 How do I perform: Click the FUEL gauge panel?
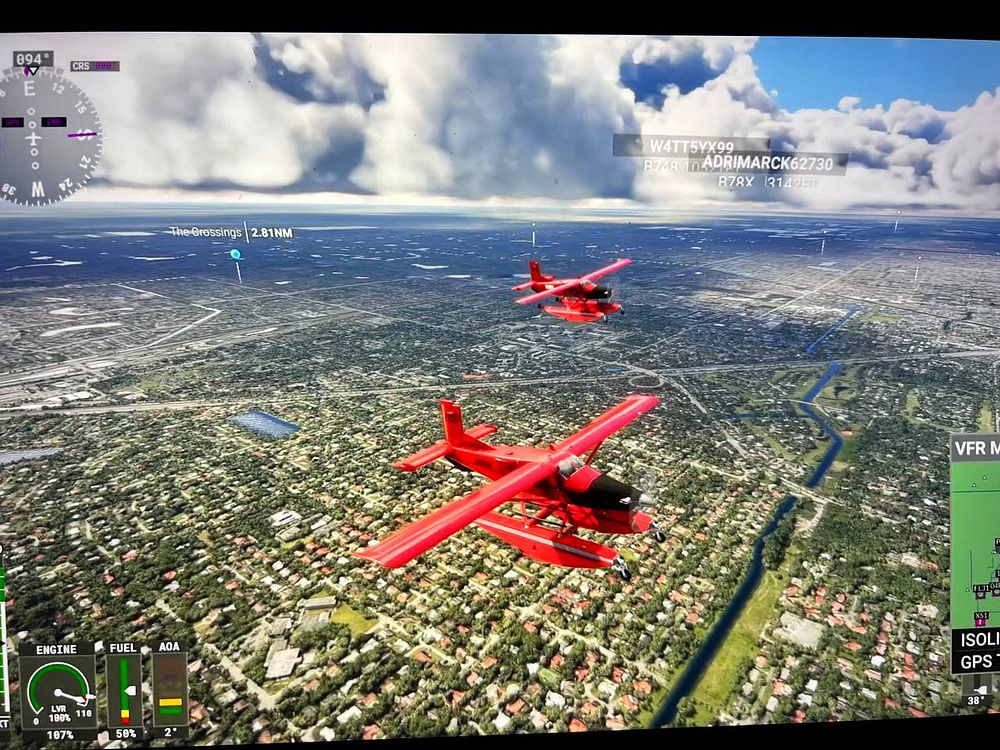(124, 689)
